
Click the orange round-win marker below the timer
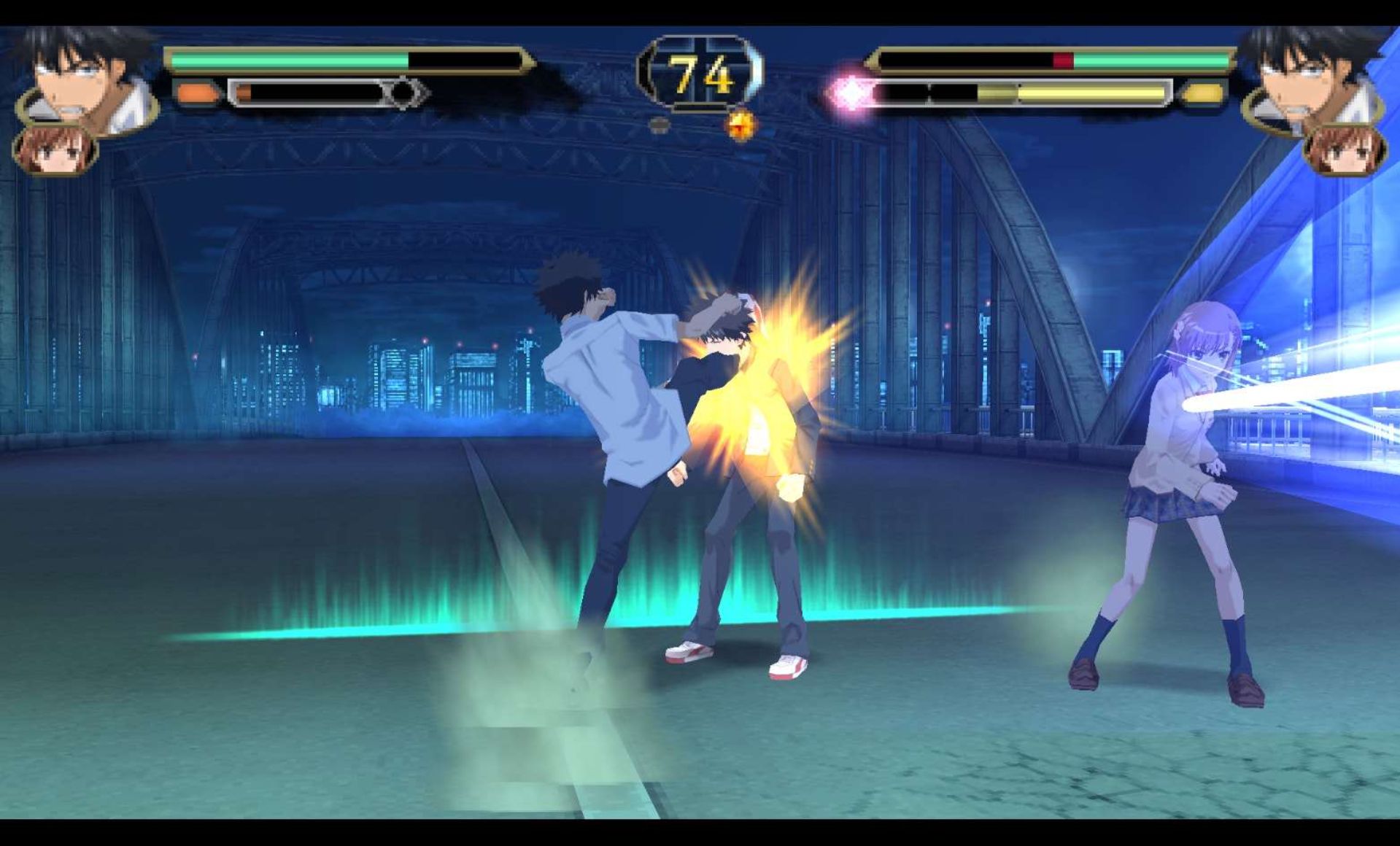[x=742, y=125]
